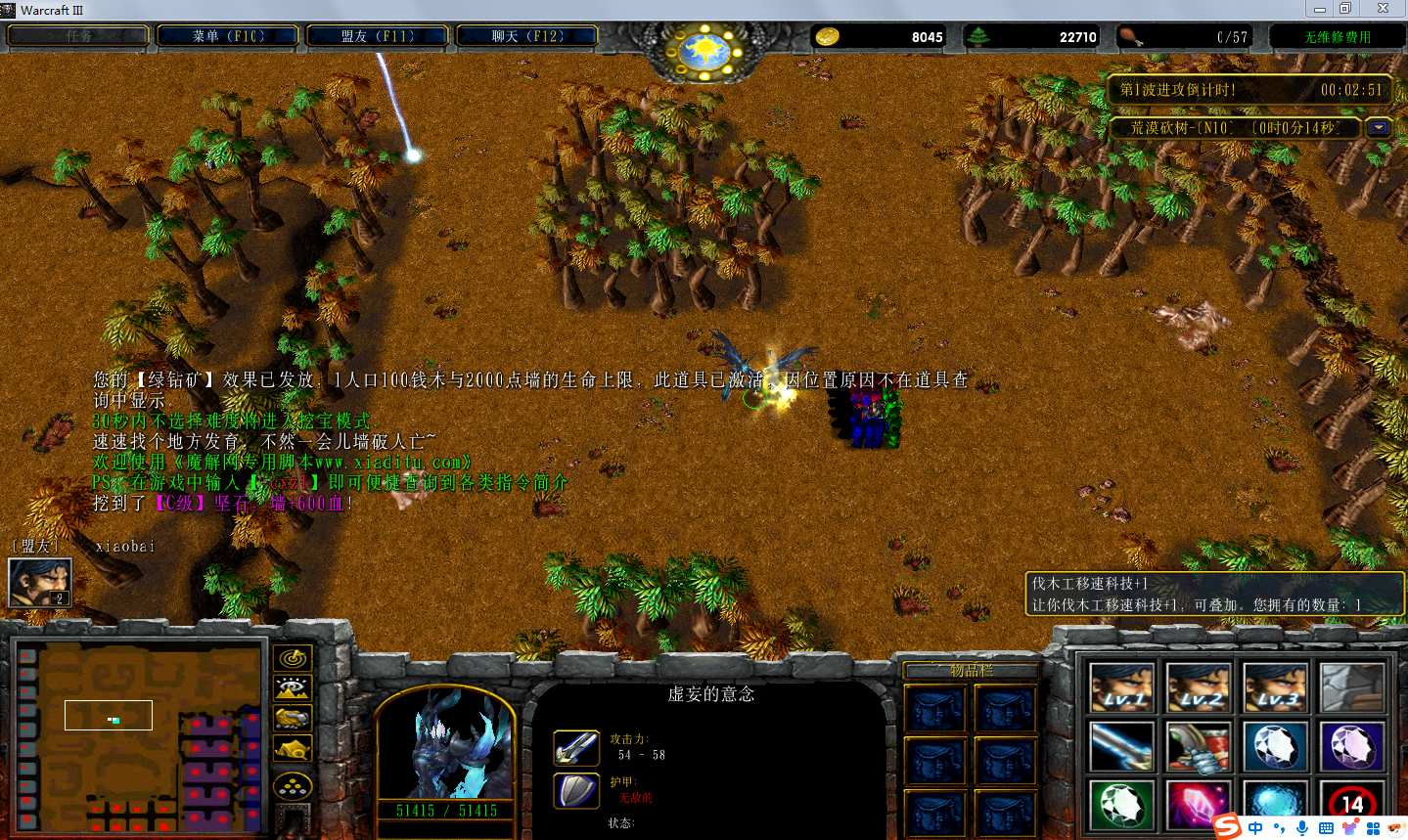Select the green-background gem icon
Viewport: 1408px width, 840px height.
pyautogui.click(x=1121, y=806)
